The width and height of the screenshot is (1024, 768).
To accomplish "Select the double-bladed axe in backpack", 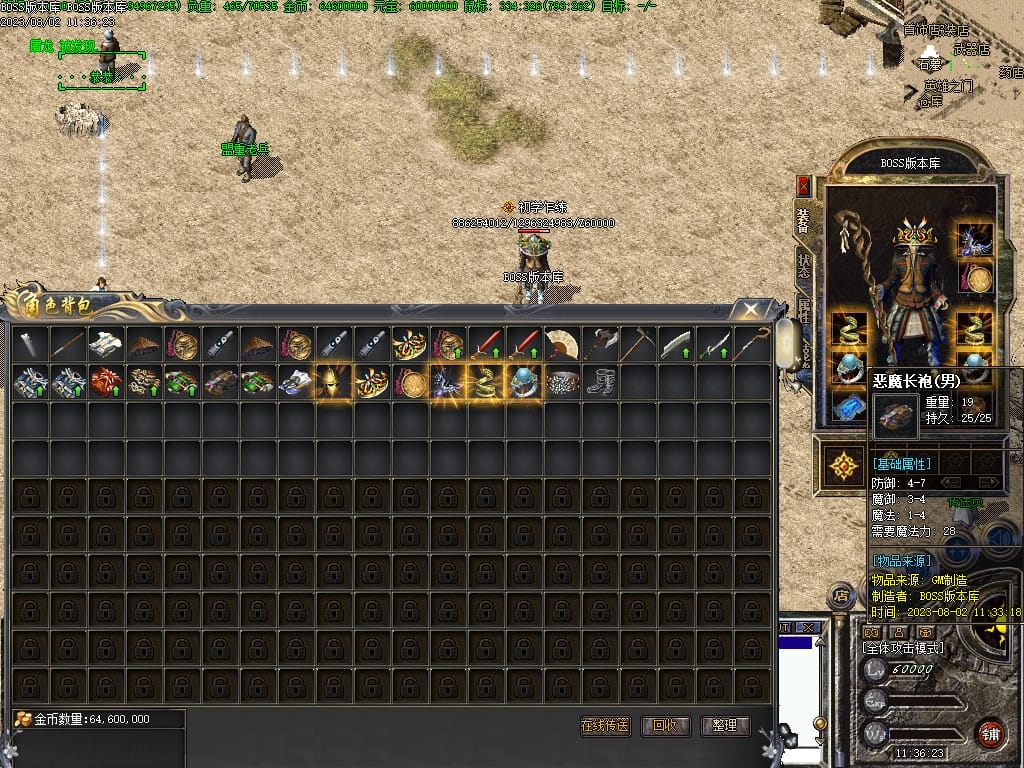I will coord(600,345).
